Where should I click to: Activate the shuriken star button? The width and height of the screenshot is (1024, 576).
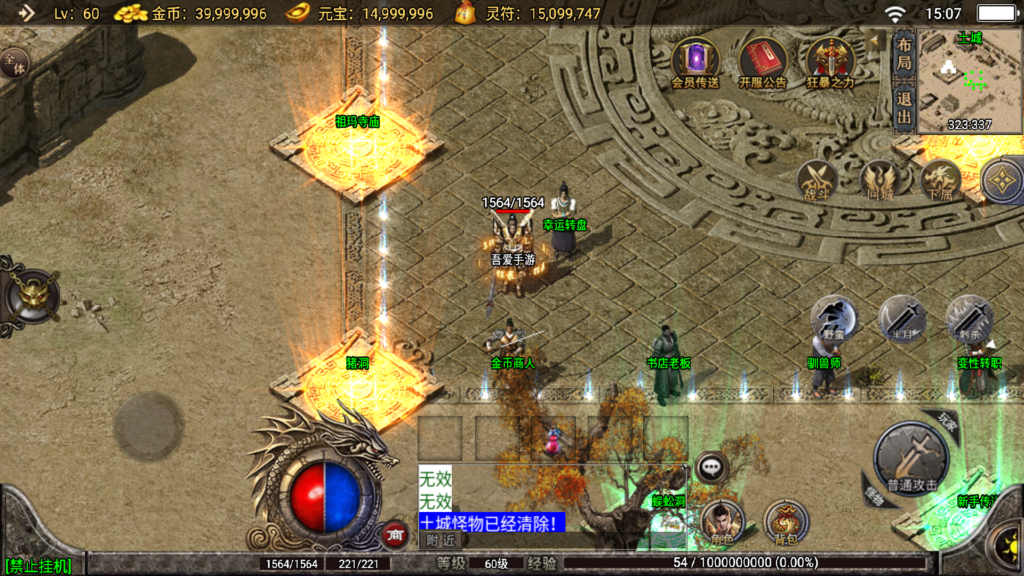point(1001,181)
